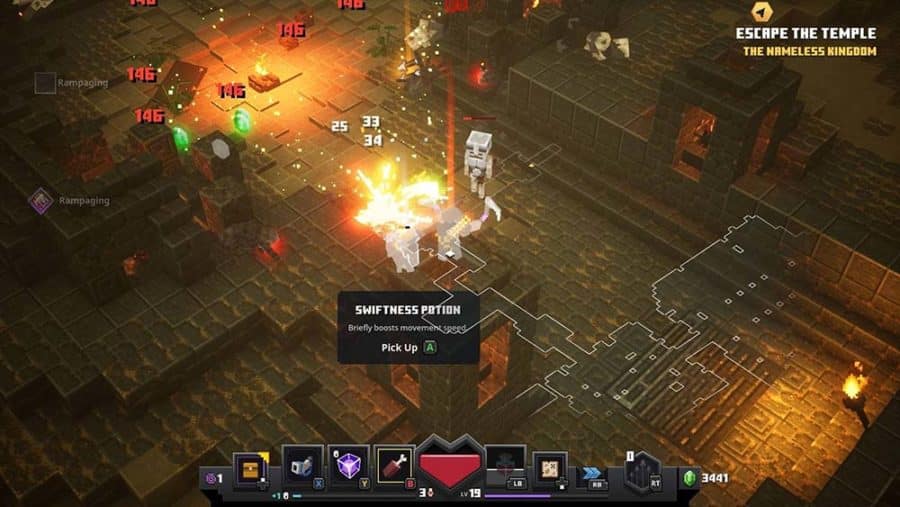Use the purple cube artifact

click(349, 467)
